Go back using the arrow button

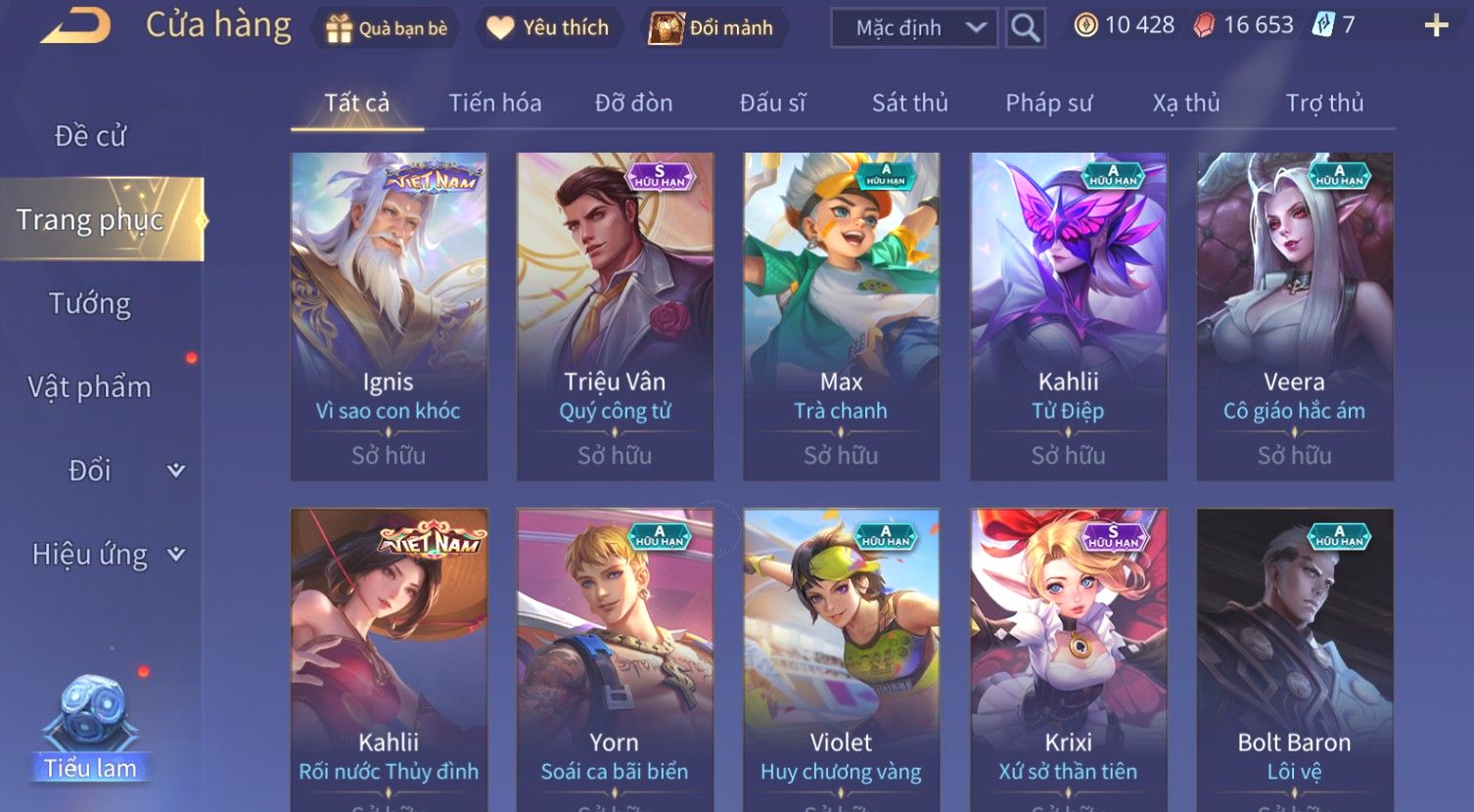(x=76, y=26)
